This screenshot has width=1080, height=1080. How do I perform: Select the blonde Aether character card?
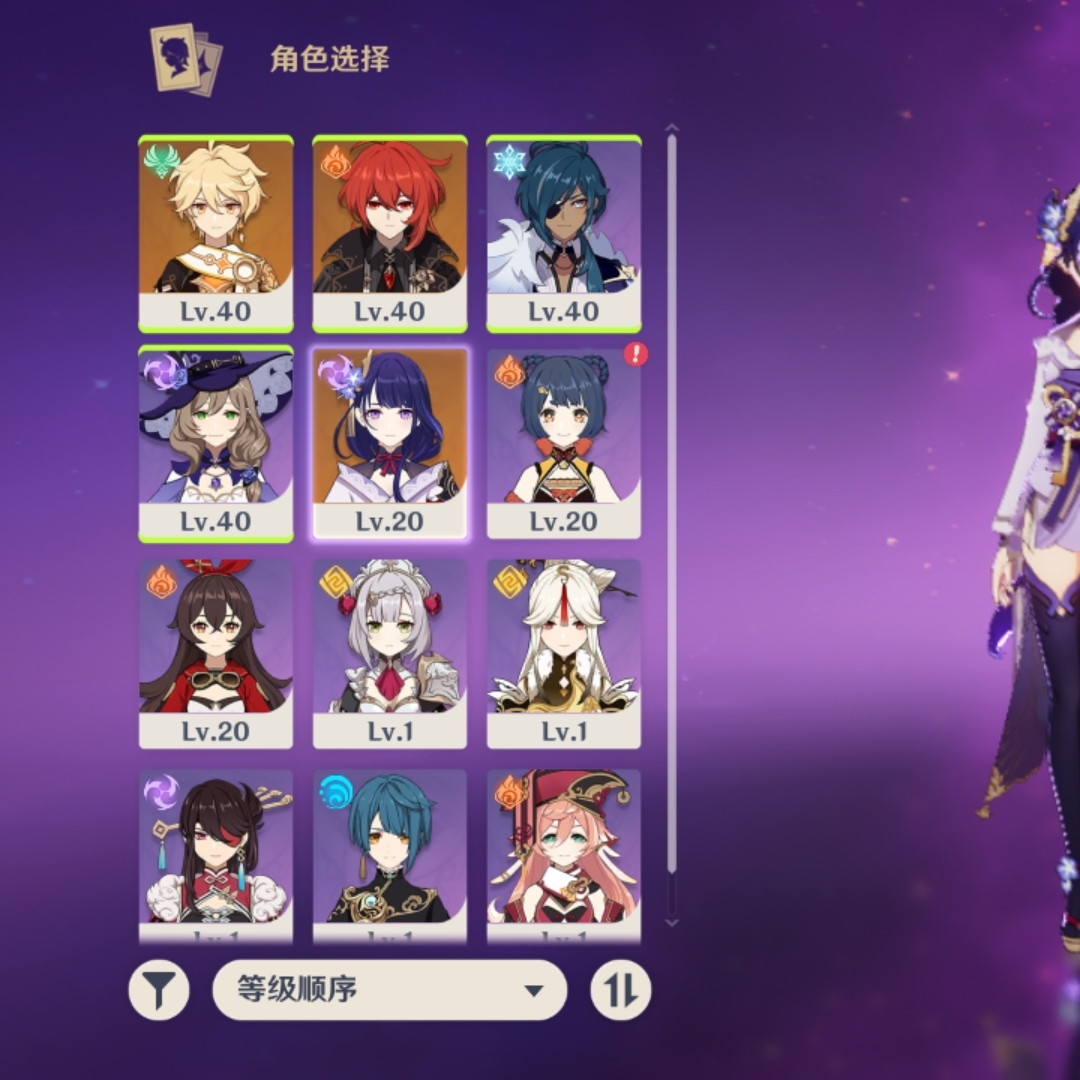coord(216,234)
